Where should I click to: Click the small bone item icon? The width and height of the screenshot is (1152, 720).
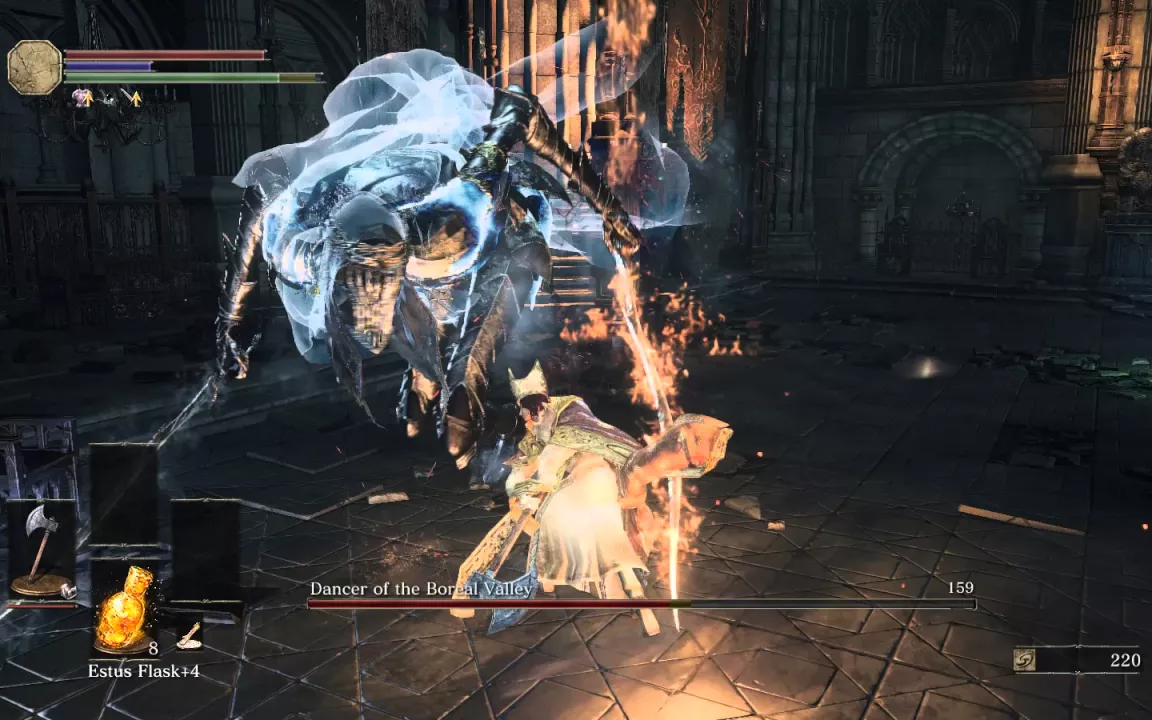[188, 632]
